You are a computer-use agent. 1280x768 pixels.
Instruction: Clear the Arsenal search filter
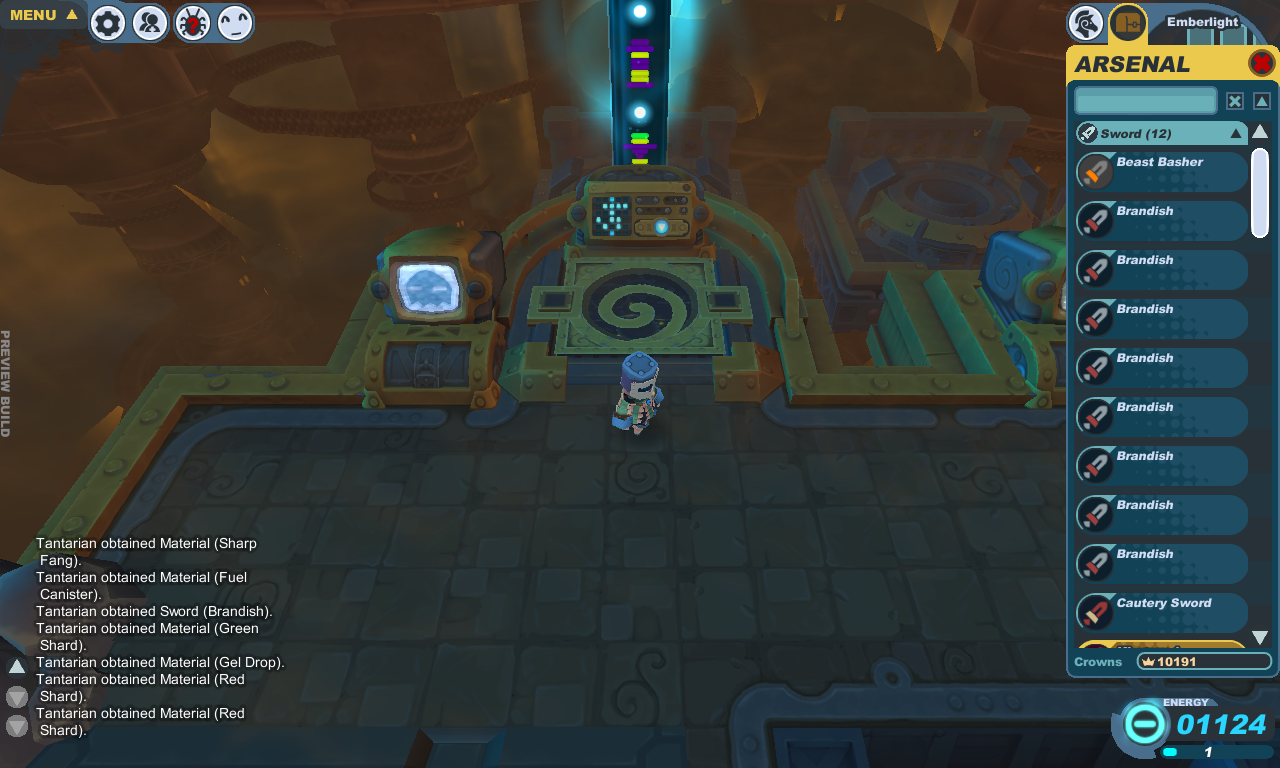click(x=1235, y=101)
